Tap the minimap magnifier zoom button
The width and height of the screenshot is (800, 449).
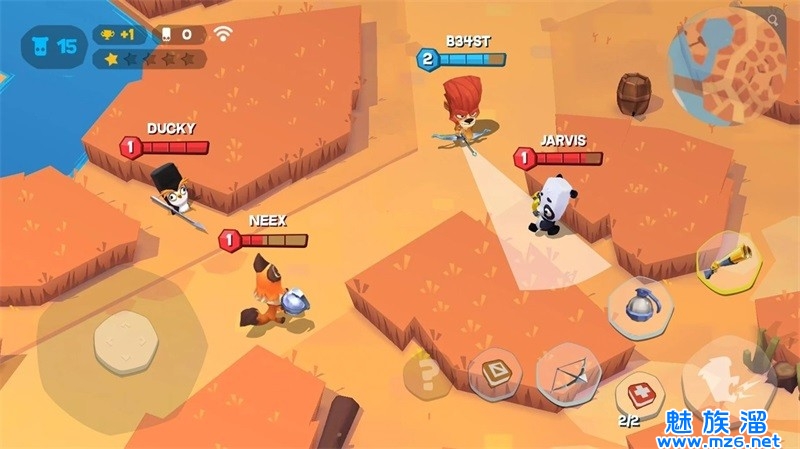[773, 19]
